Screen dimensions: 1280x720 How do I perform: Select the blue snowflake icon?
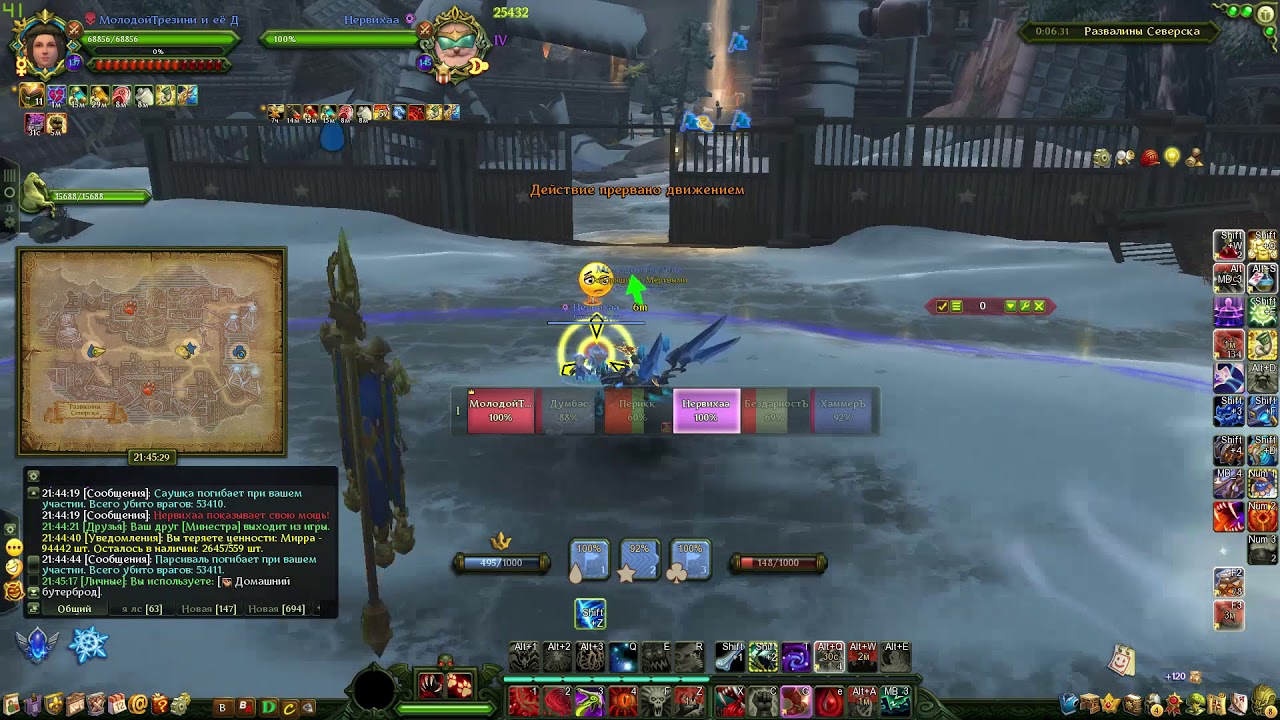[x=88, y=645]
